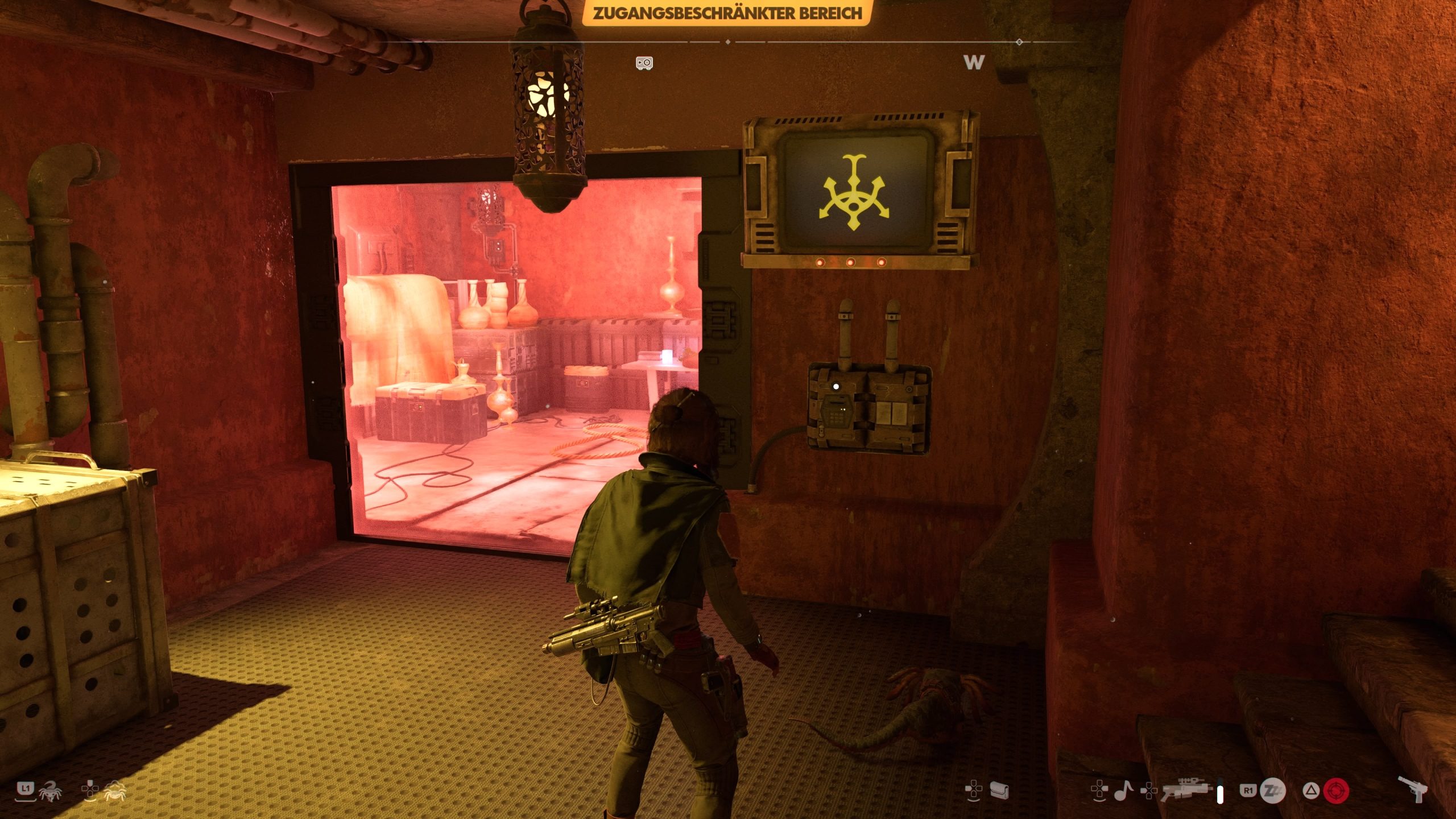Screen dimensions: 1456x819
Task: Select the Nix companion command icon
Action: (51, 791)
